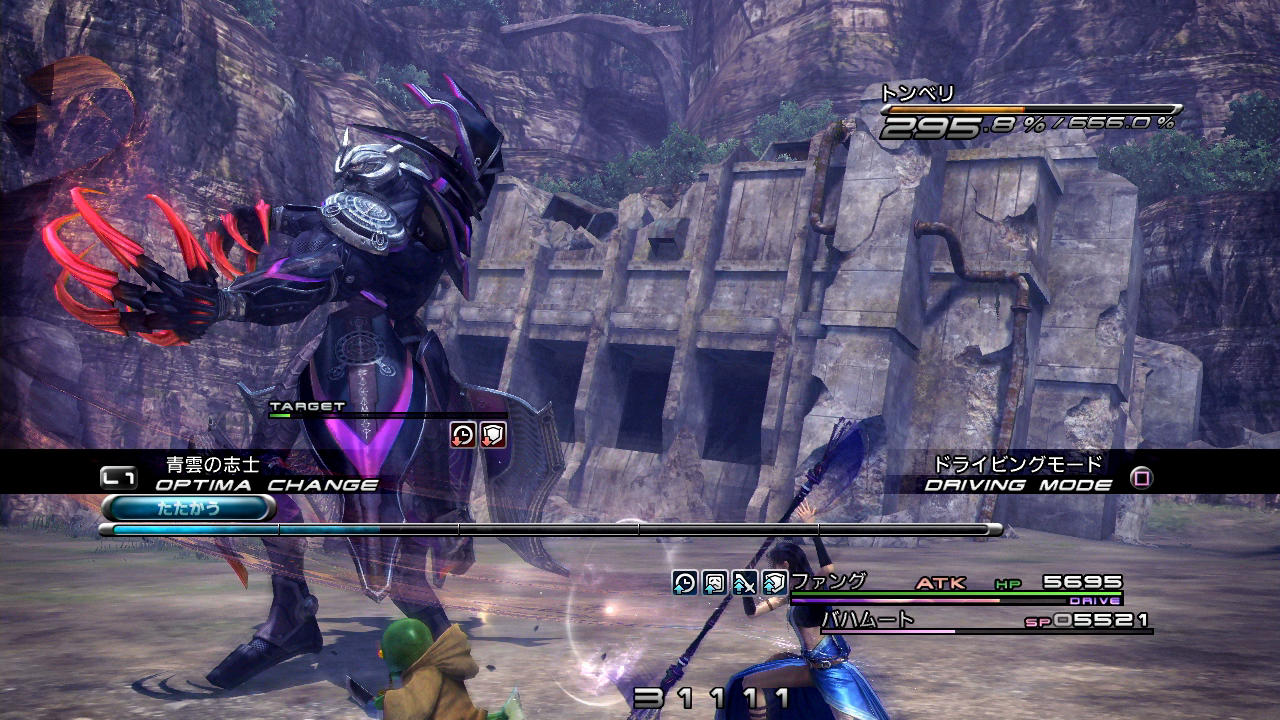The width and height of the screenshot is (1280, 720).
Task: Inspect the enemy's slow clock debuff icon
Action: point(463,434)
